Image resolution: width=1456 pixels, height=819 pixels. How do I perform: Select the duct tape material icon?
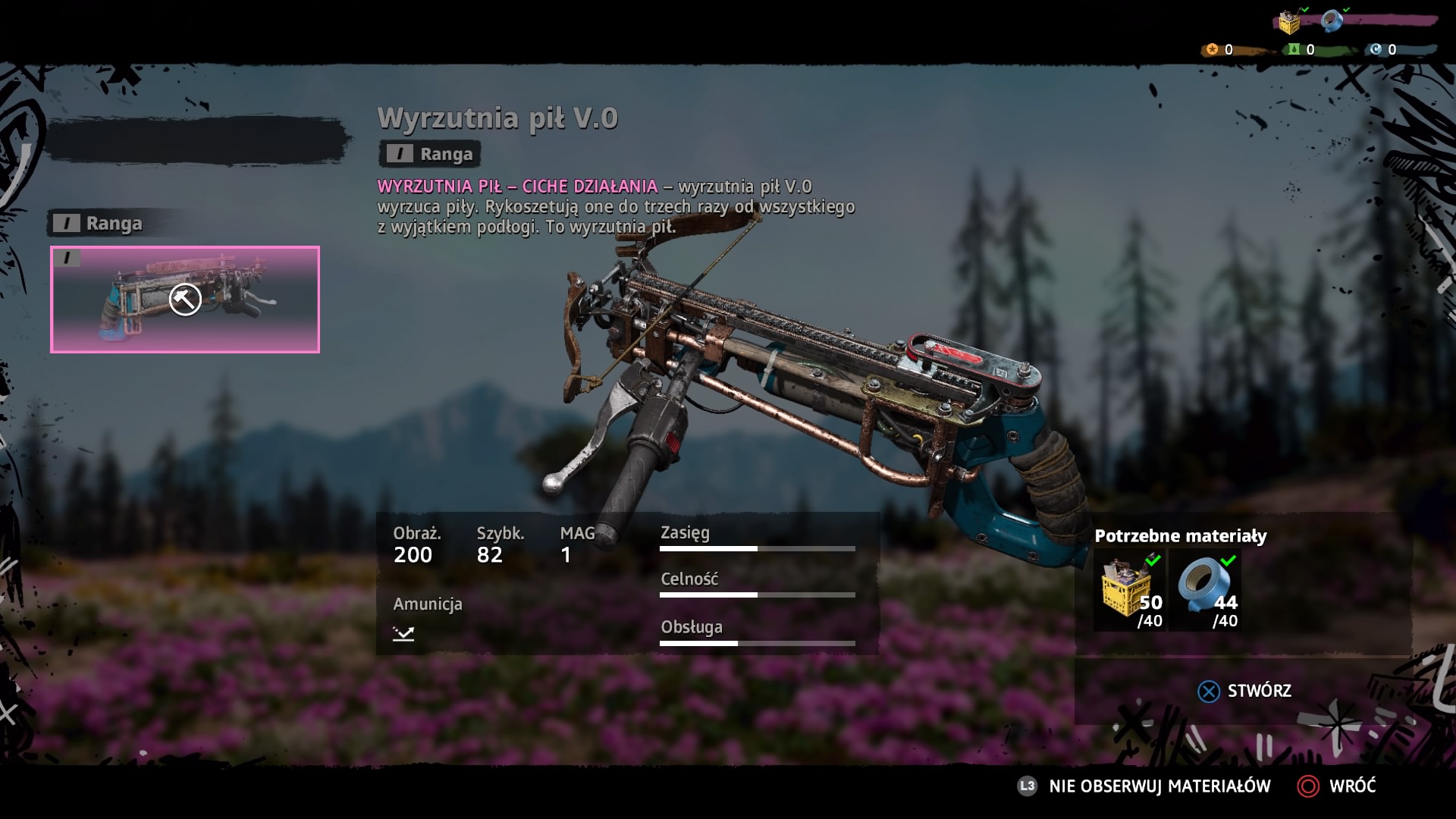[x=1207, y=591]
